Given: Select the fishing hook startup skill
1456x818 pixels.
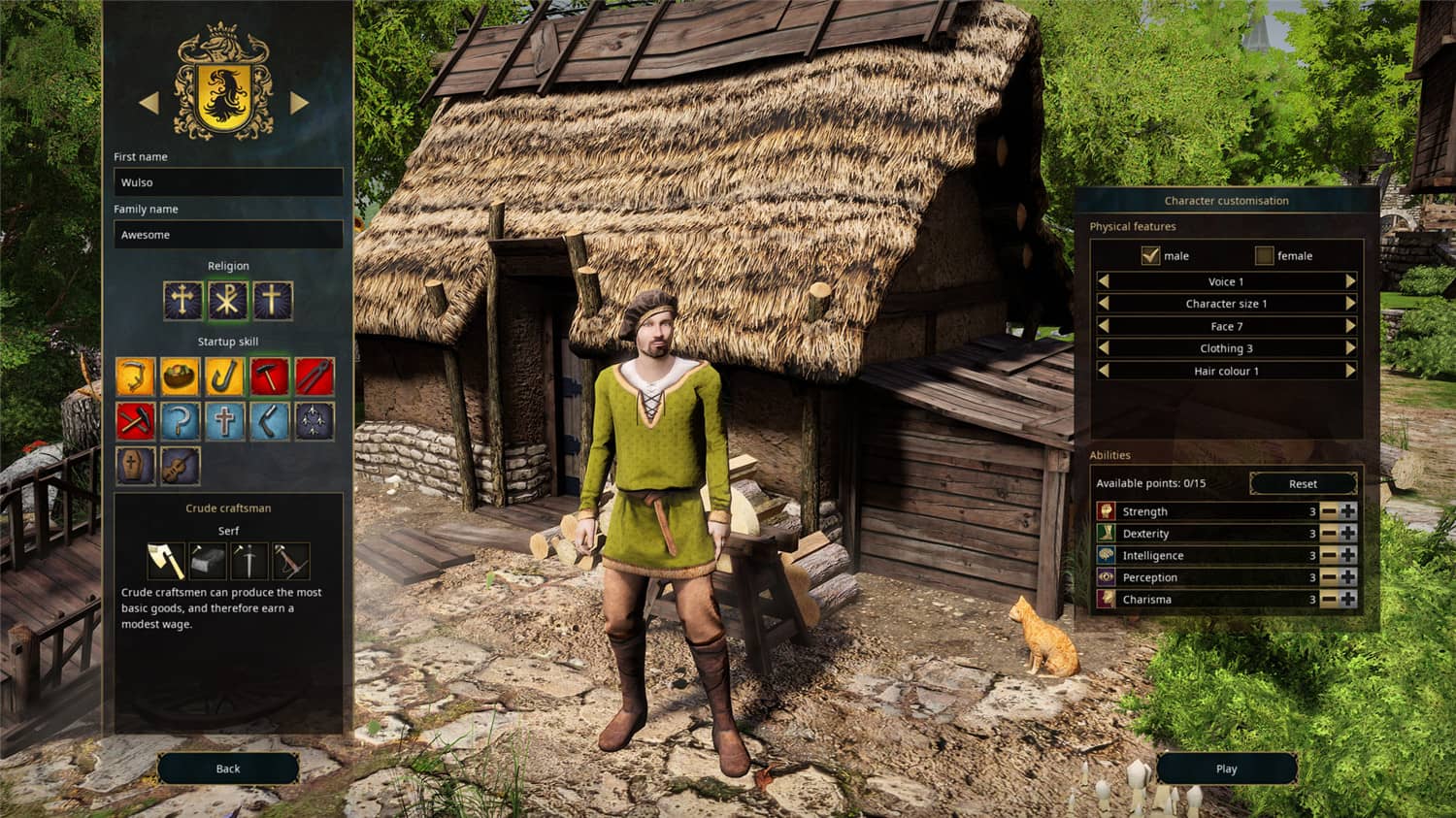Looking at the screenshot, I should pos(226,376).
